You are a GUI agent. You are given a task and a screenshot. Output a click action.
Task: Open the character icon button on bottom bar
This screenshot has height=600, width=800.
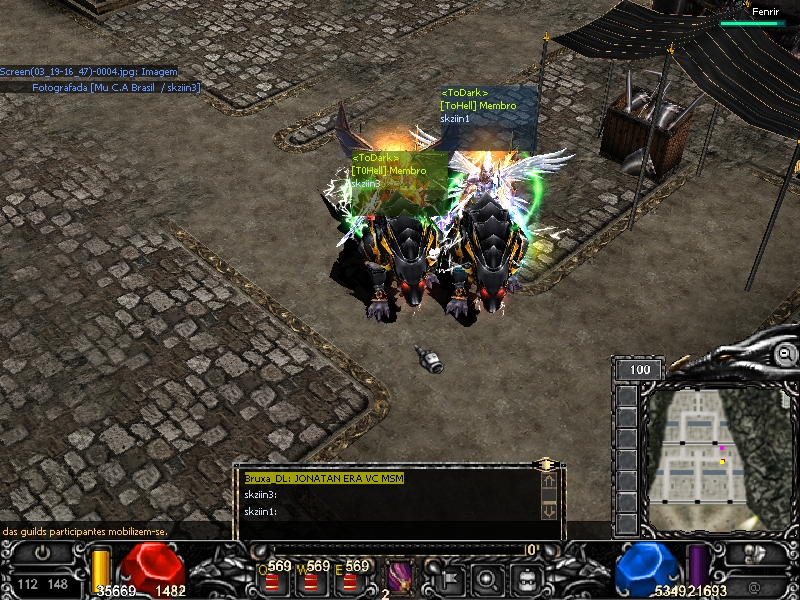coord(527,578)
